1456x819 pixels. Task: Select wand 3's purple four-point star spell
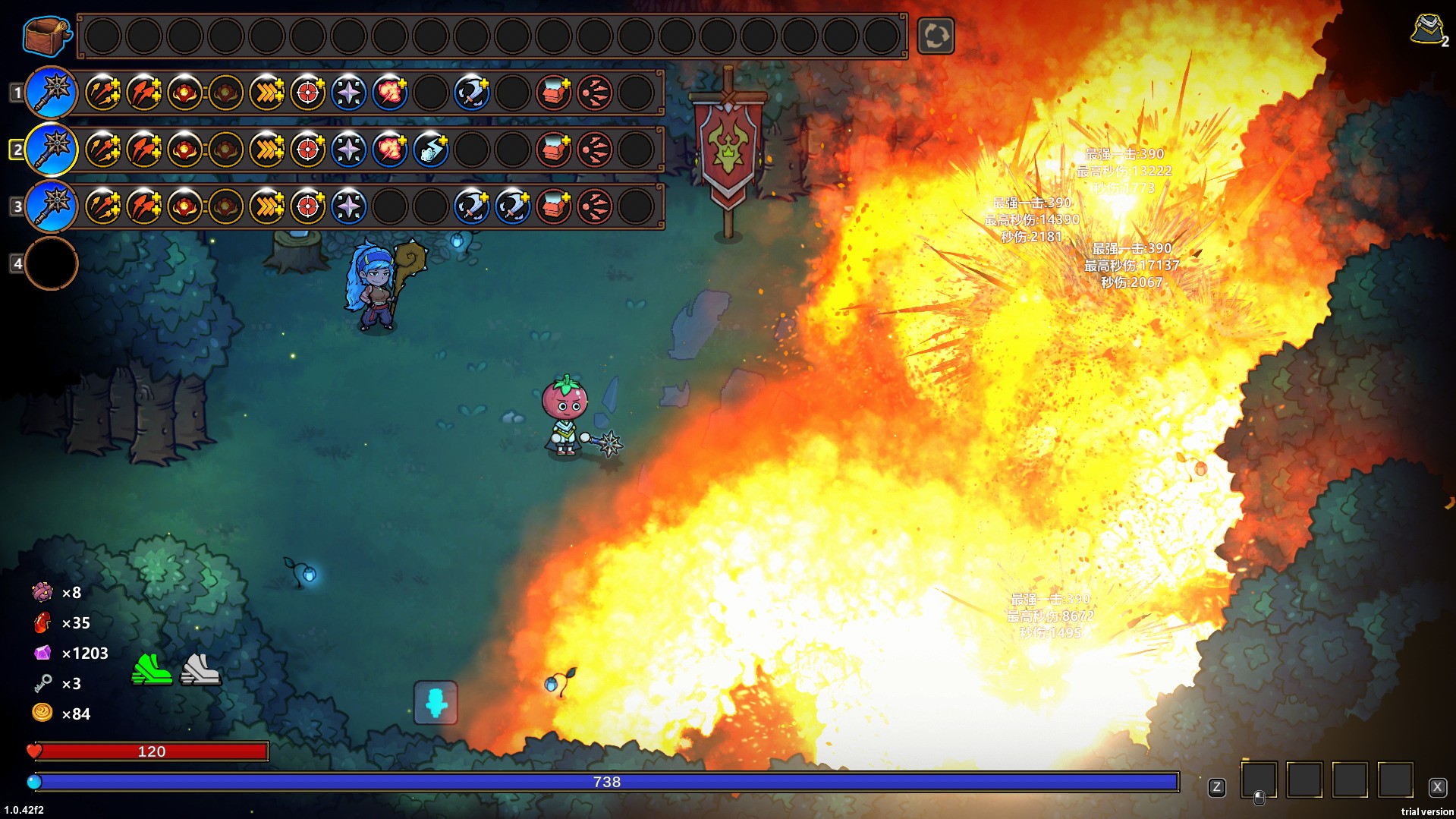349,206
